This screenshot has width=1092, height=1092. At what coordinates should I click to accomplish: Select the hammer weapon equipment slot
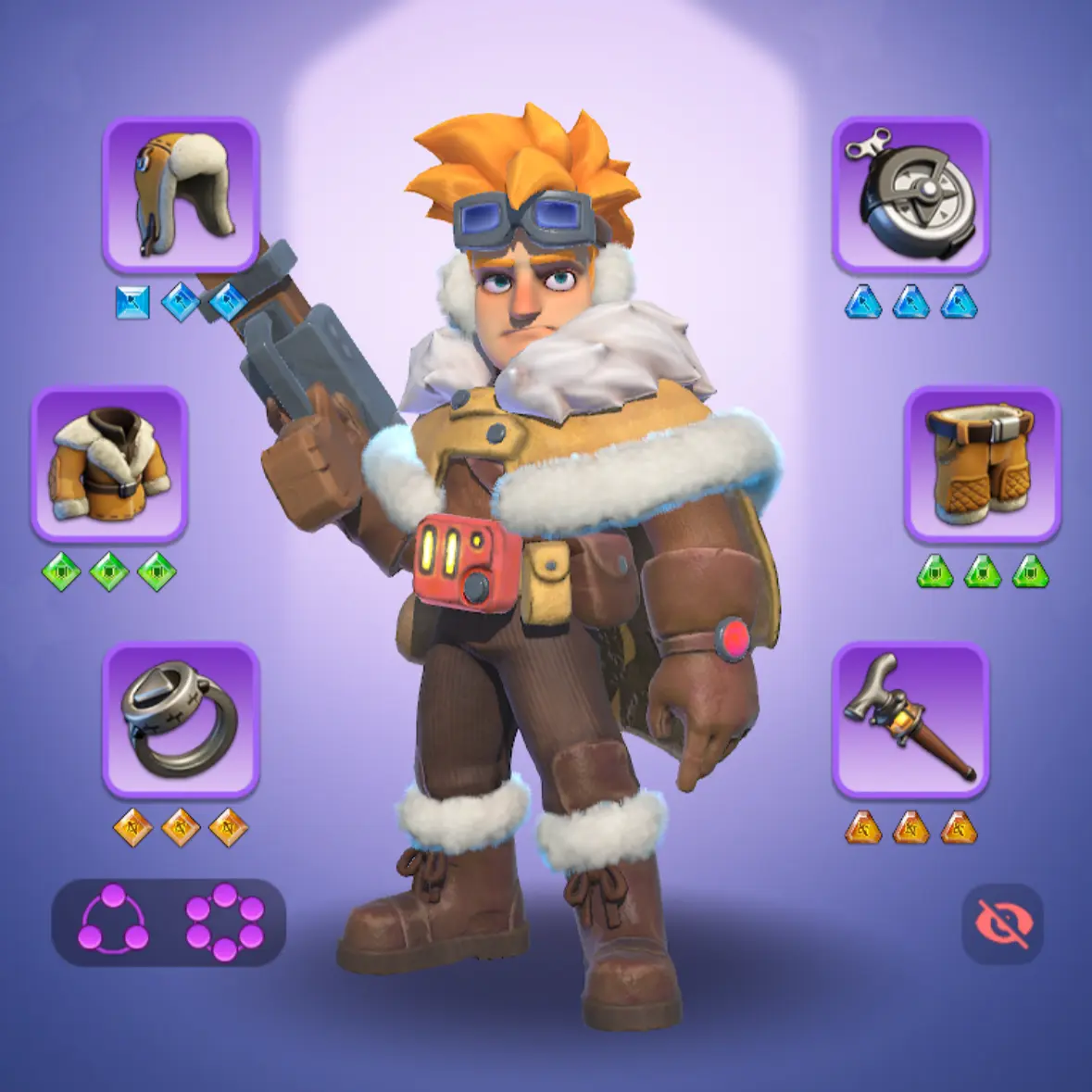tap(910, 720)
